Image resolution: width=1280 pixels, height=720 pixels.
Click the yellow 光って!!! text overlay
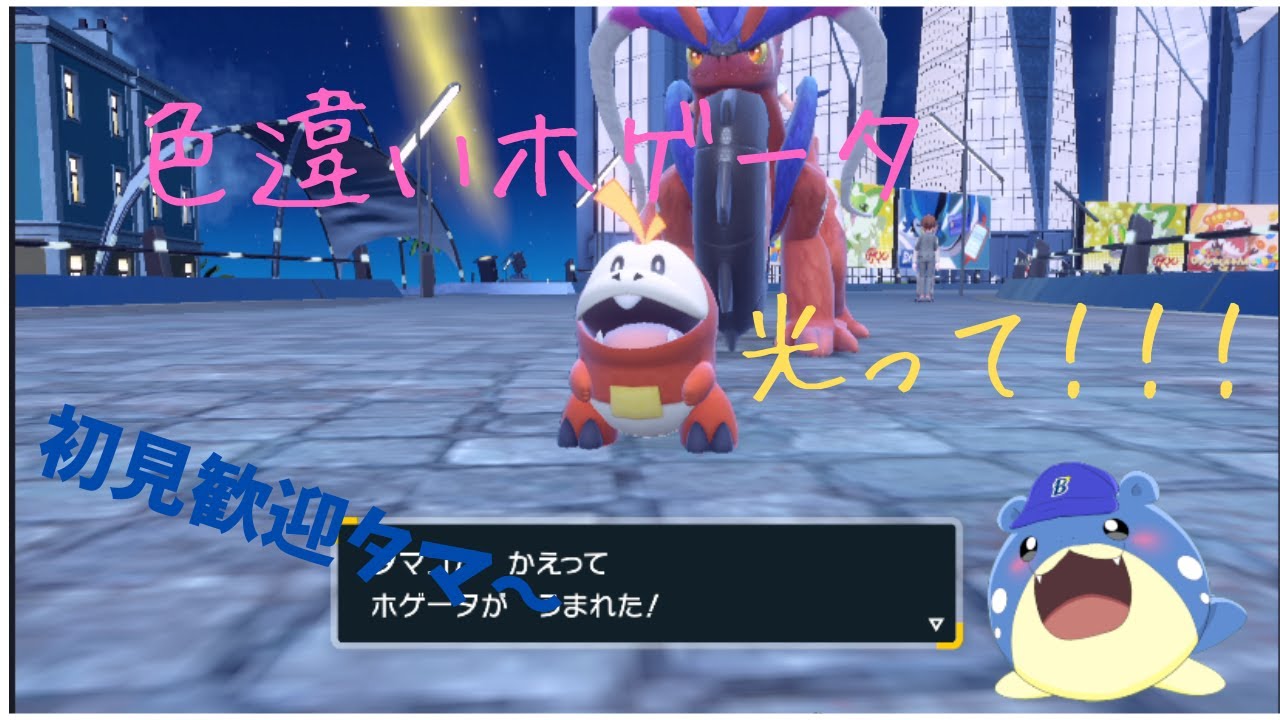tap(990, 350)
